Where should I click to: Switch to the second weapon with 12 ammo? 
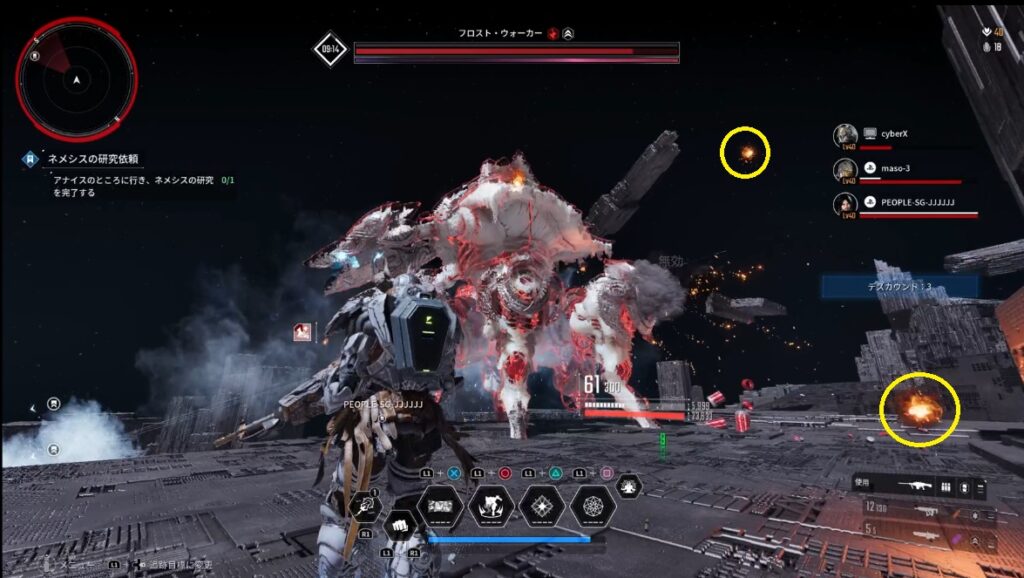[923, 509]
